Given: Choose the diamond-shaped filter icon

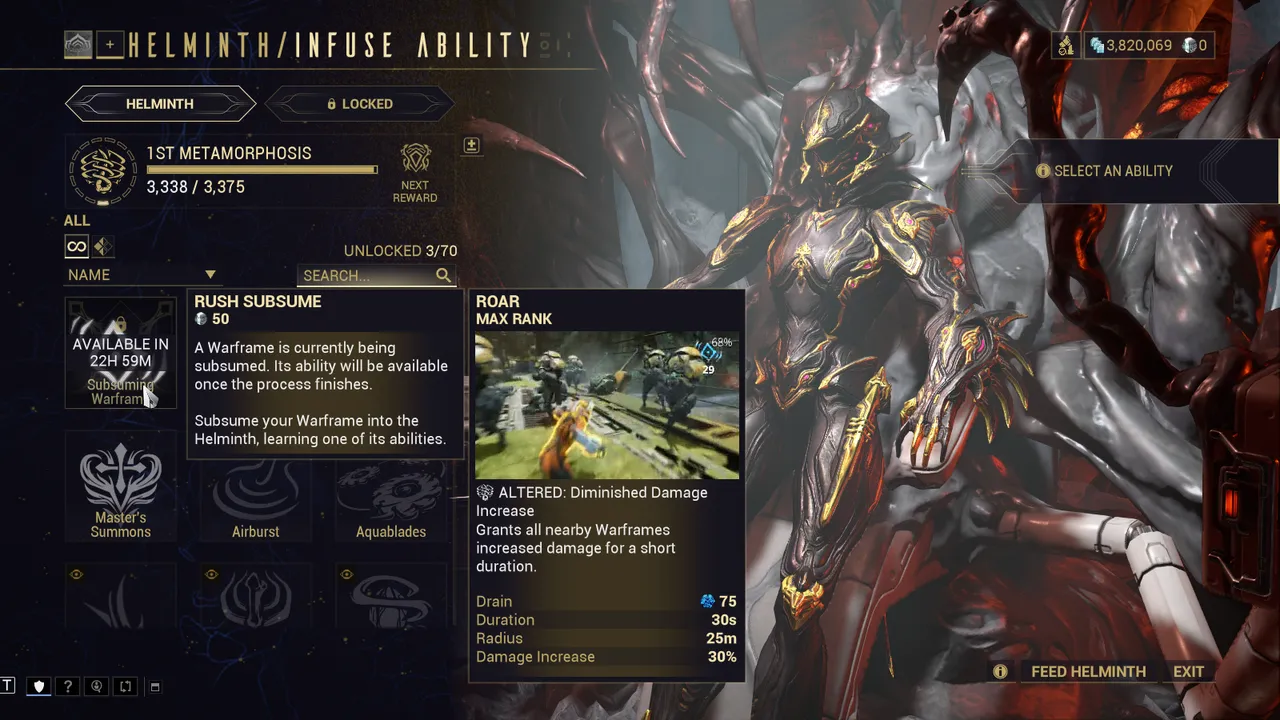Looking at the screenshot, I should (x=103, y=247).
